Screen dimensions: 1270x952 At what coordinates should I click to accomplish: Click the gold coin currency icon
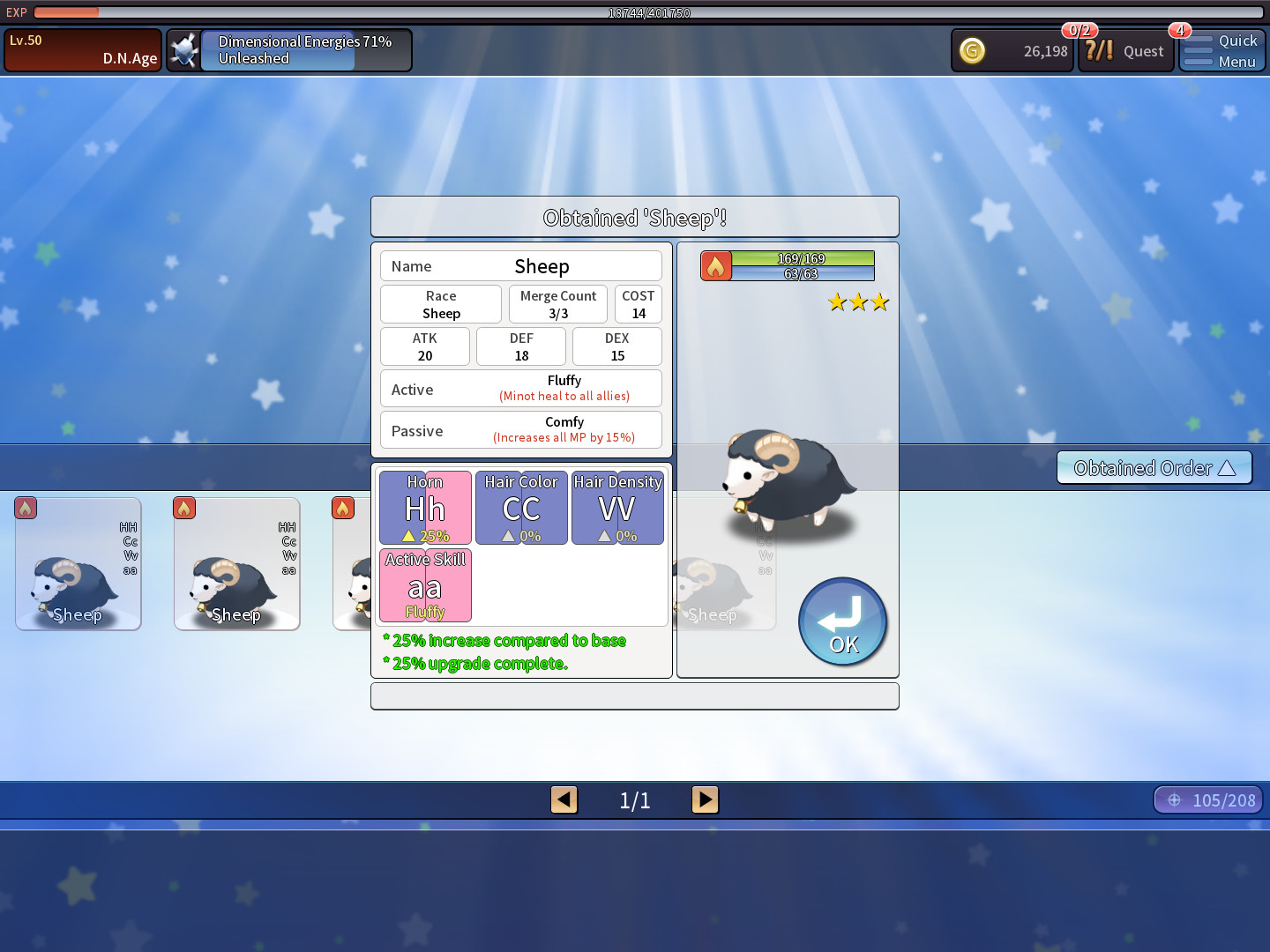coord(972,51)
